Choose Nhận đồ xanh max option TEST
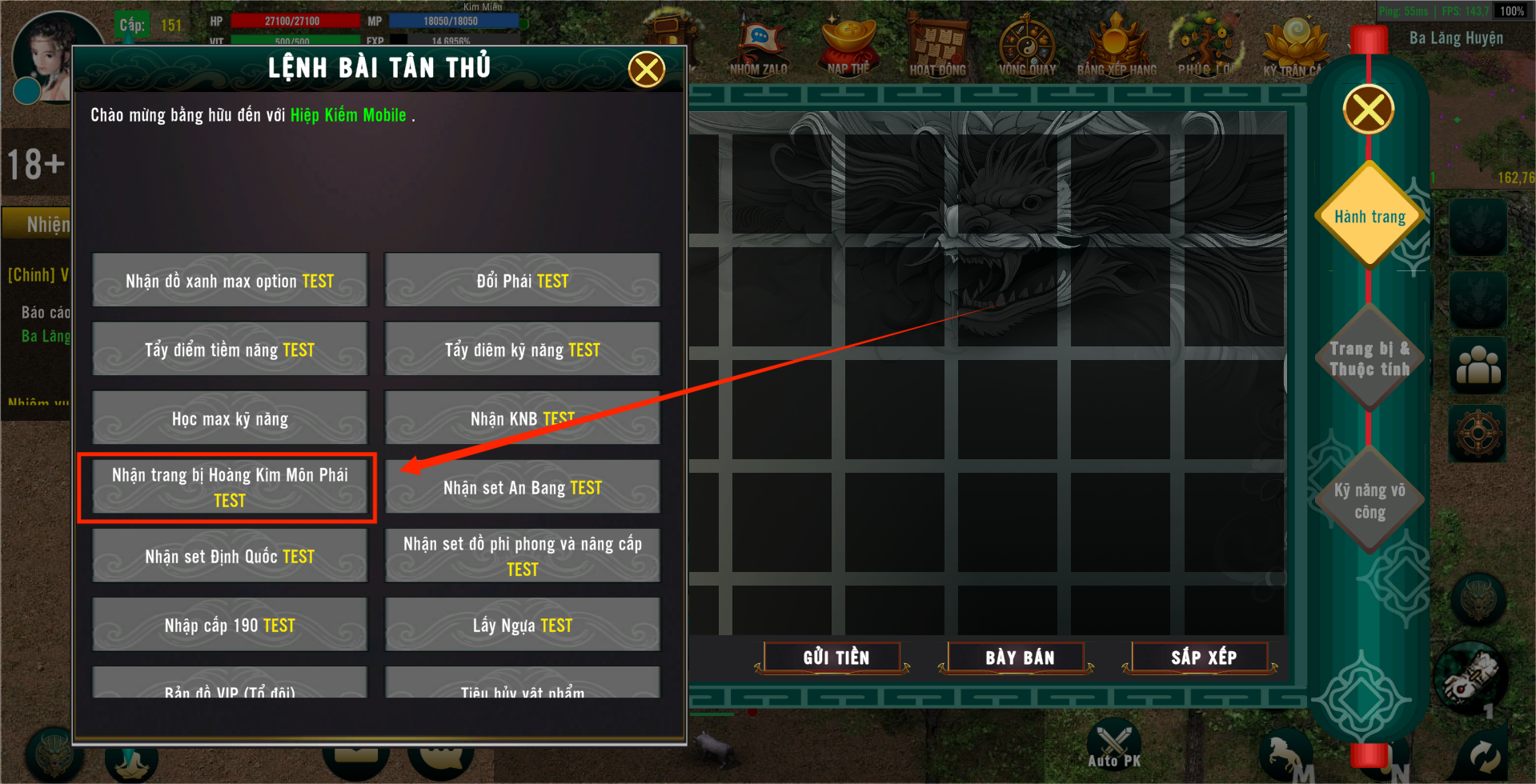Screen dimensions: 1536x784 tap(230, 281)
